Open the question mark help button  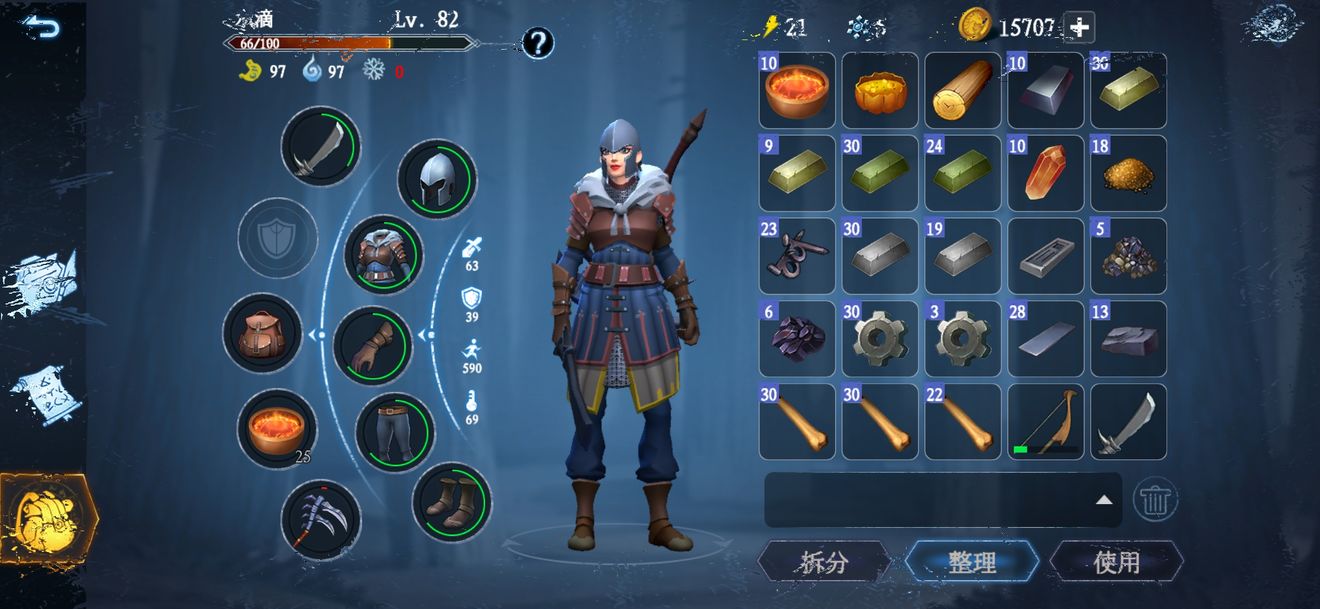coord(538,43)
